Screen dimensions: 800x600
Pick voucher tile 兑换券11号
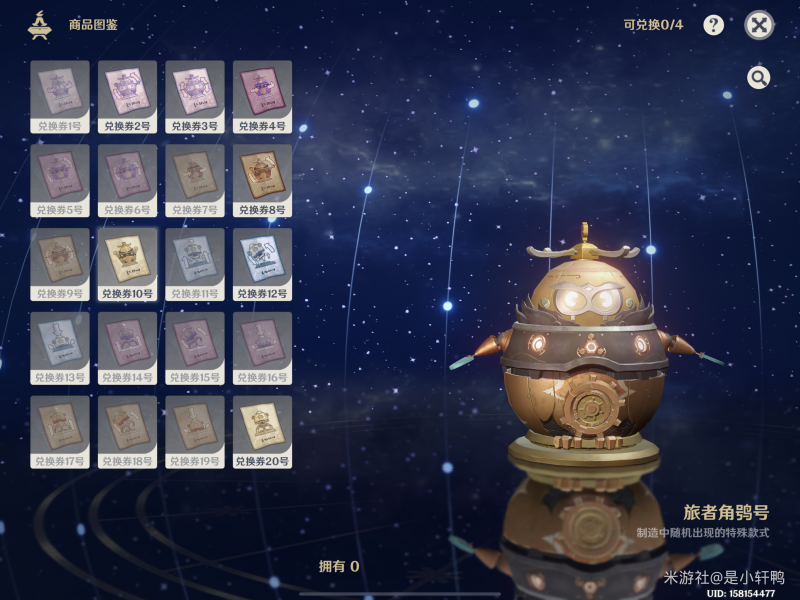pos(195,265)
